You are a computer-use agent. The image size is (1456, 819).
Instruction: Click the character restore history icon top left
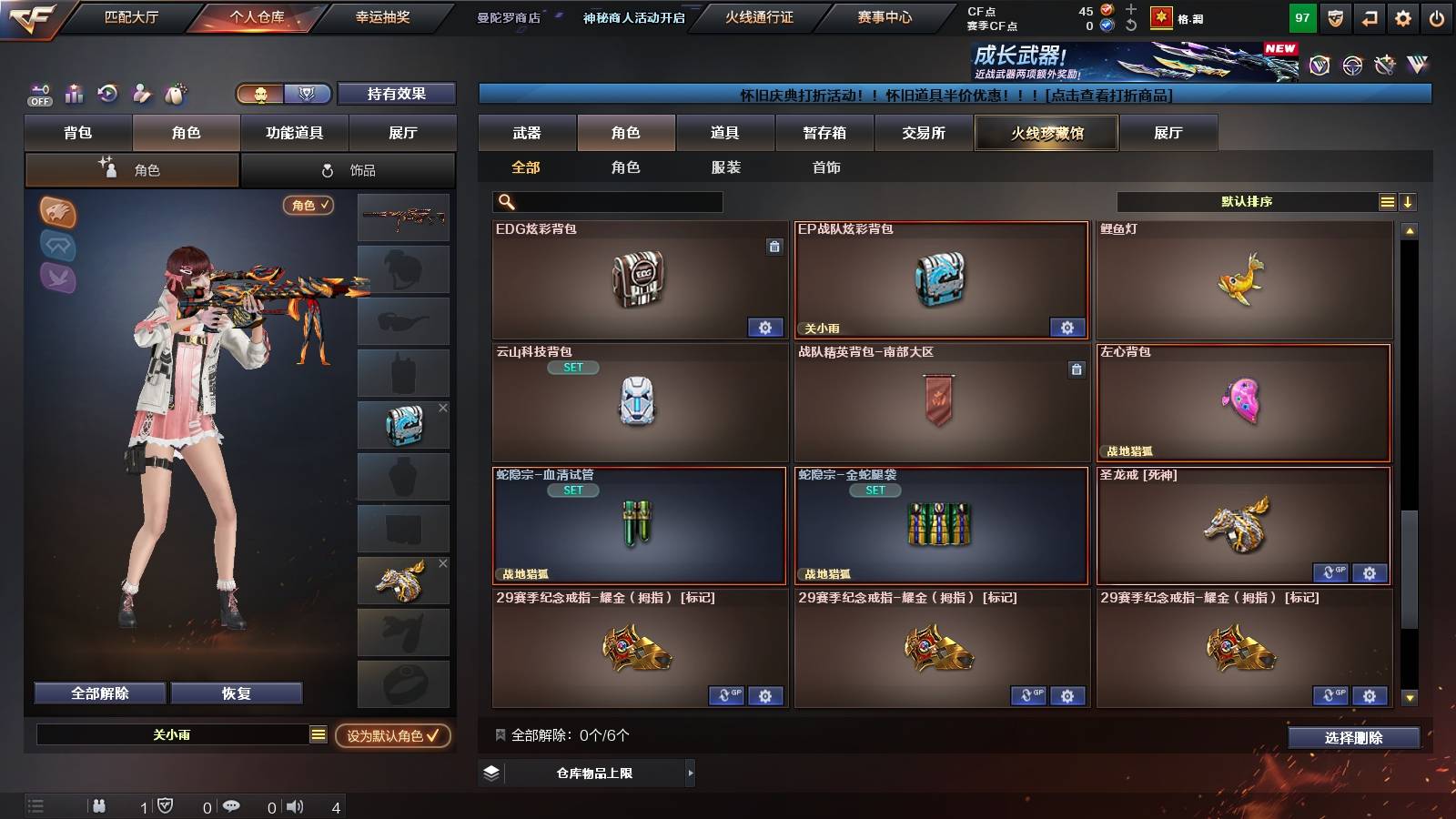[x=107, y=93]
